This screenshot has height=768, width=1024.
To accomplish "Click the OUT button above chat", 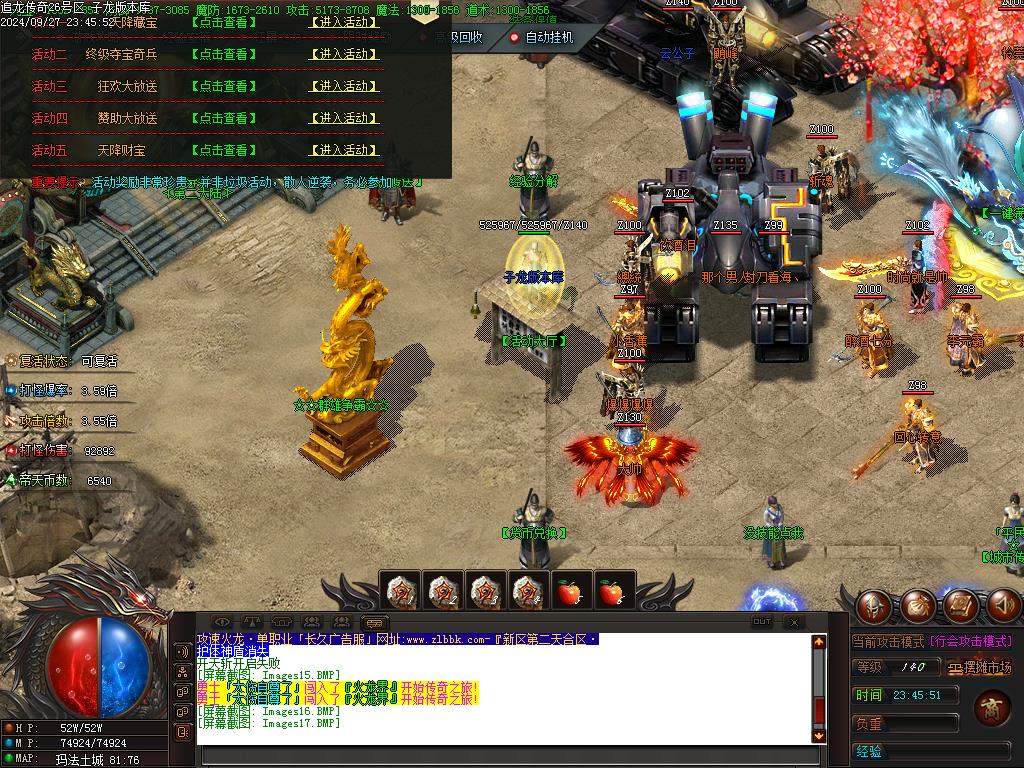I will pyautogui.click(x=762, y=621).
